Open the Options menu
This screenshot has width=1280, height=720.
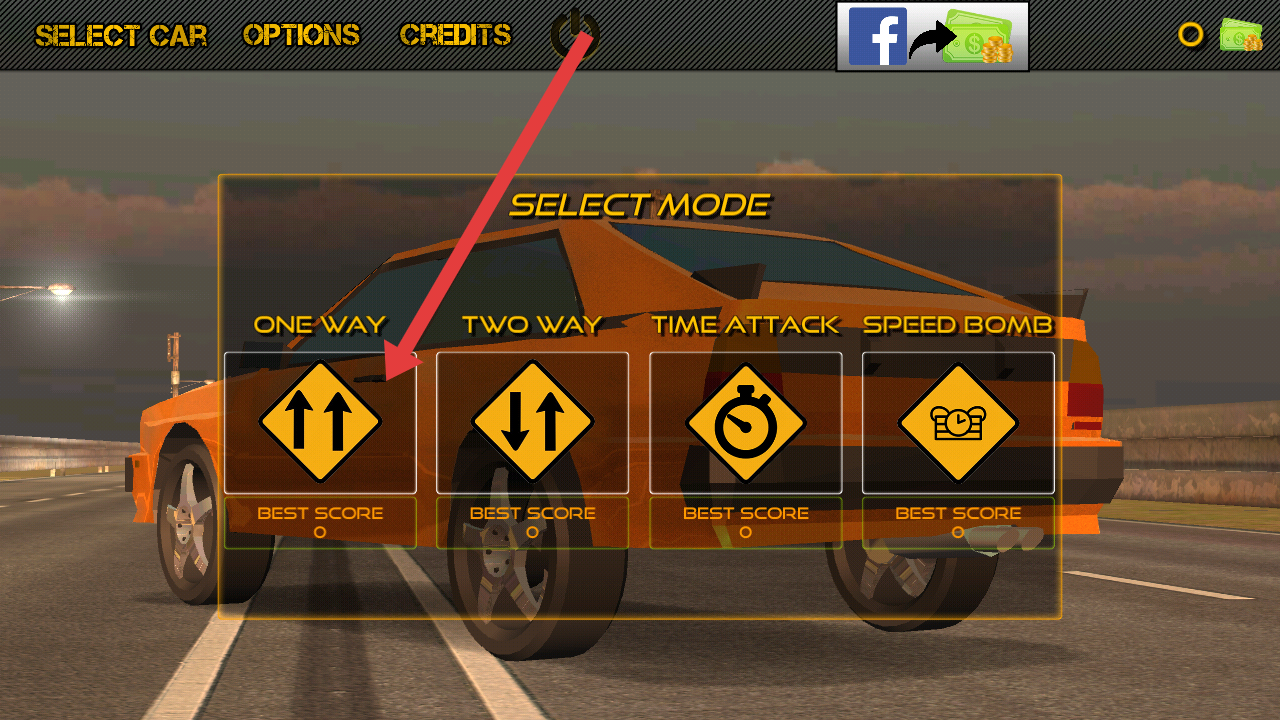[x=301, y=36]
